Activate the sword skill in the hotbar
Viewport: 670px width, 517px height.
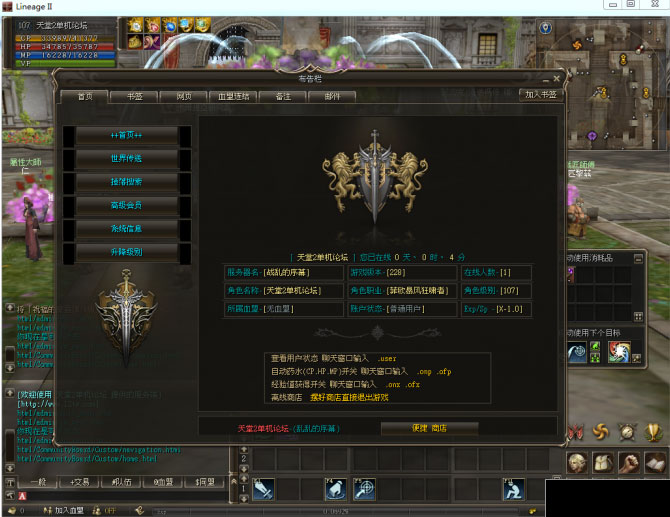click(264, 489)
